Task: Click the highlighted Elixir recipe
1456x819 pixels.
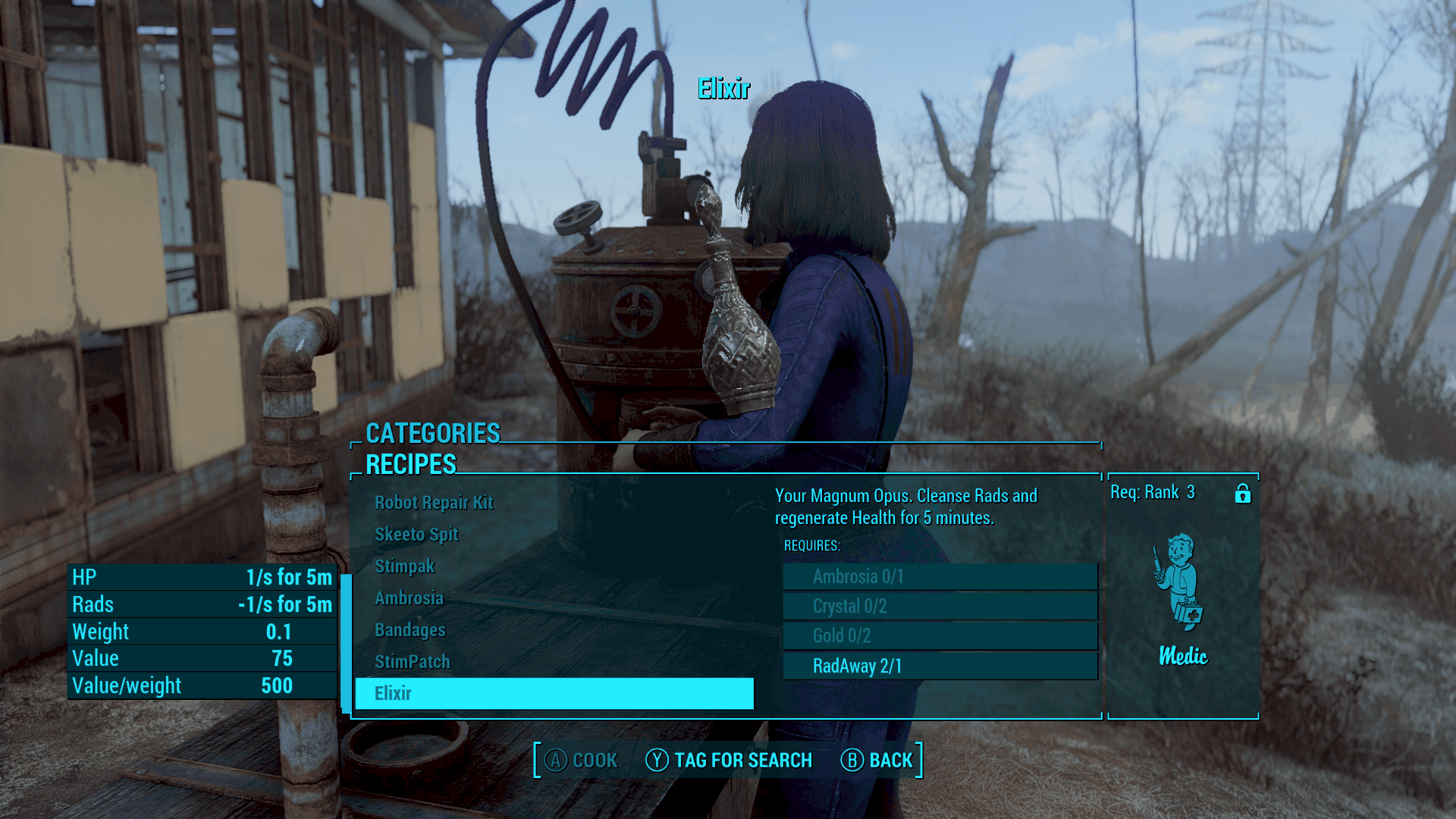Action: (554, 693)
